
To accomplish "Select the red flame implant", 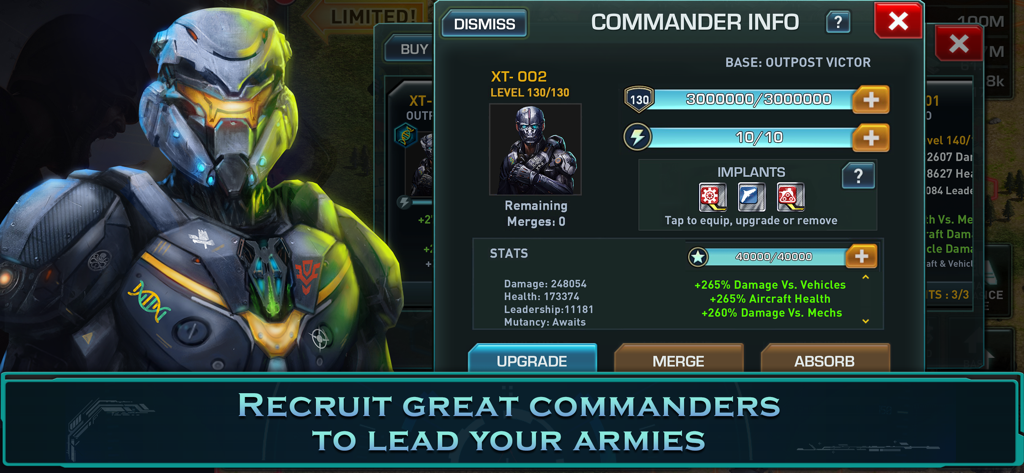I will click(790, 197).
